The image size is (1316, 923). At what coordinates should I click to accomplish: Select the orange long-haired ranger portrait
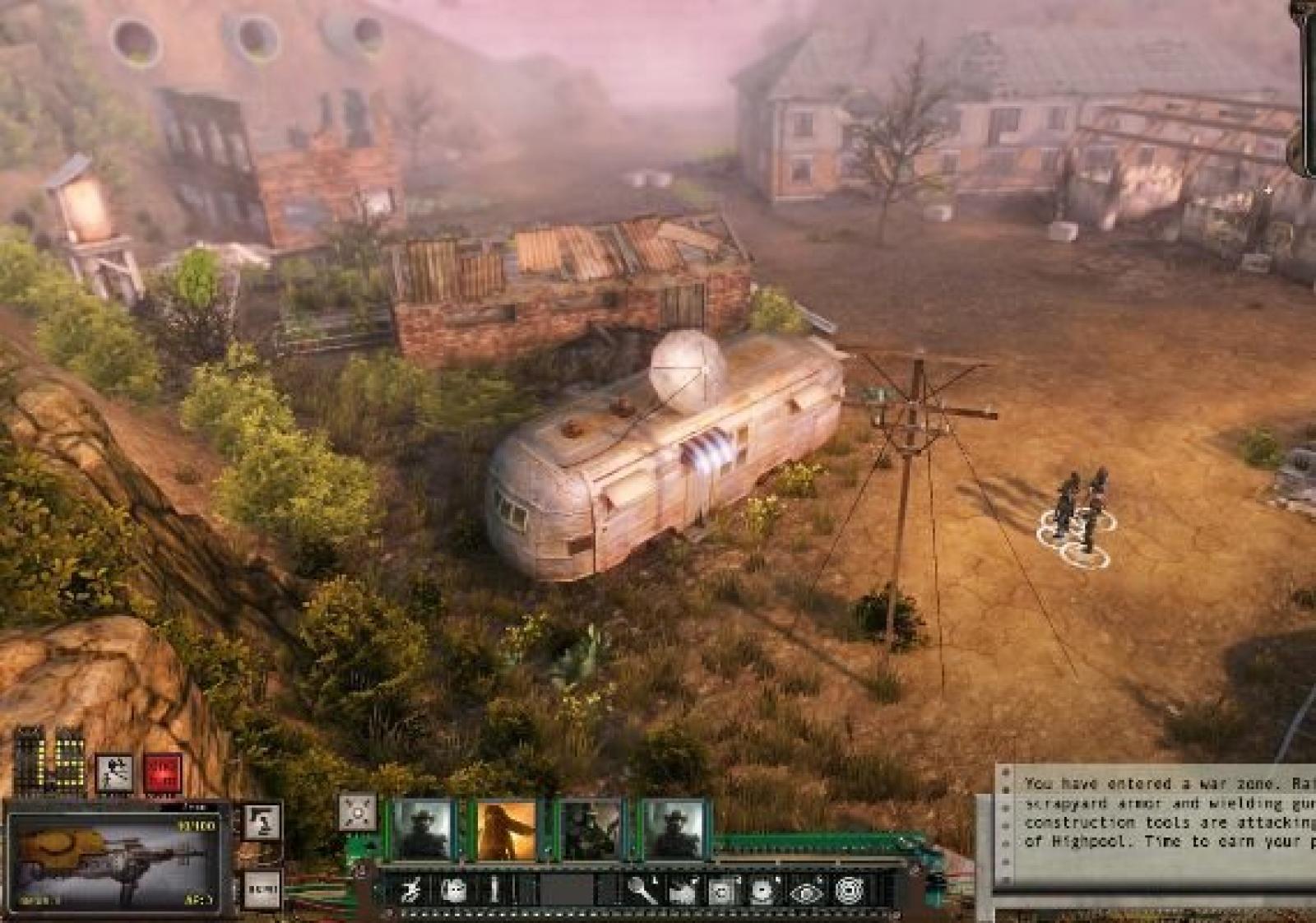[x=507, y=830]
